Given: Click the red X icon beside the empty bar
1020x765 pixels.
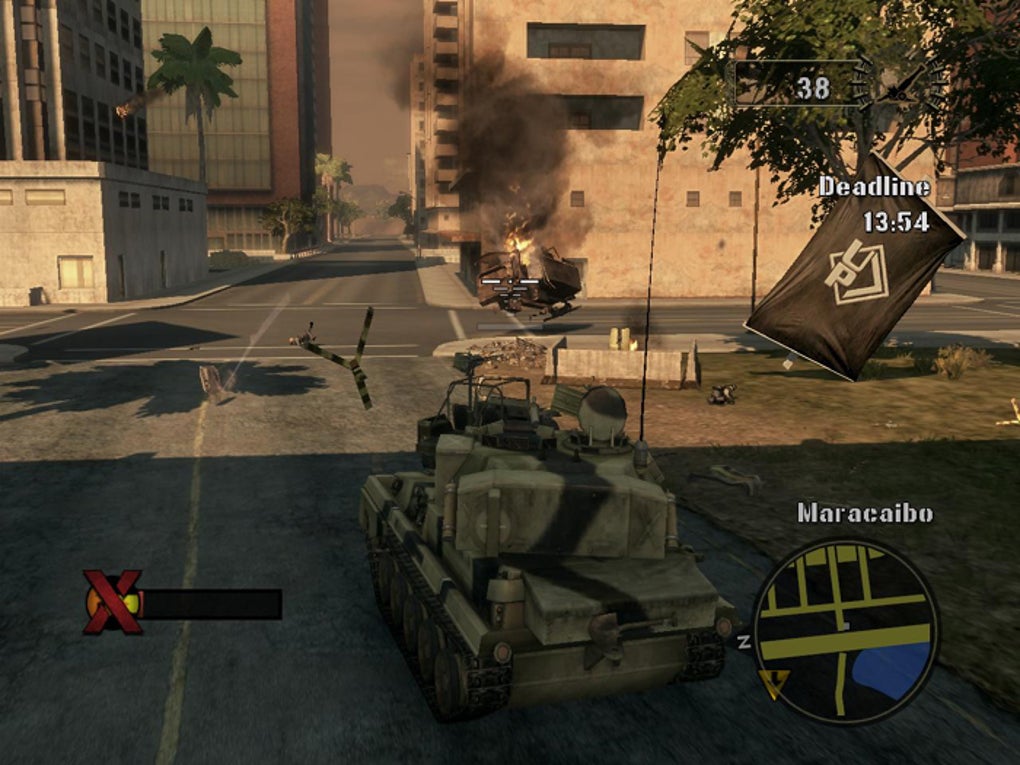Looking at the screenshot, I should point(112,602).
